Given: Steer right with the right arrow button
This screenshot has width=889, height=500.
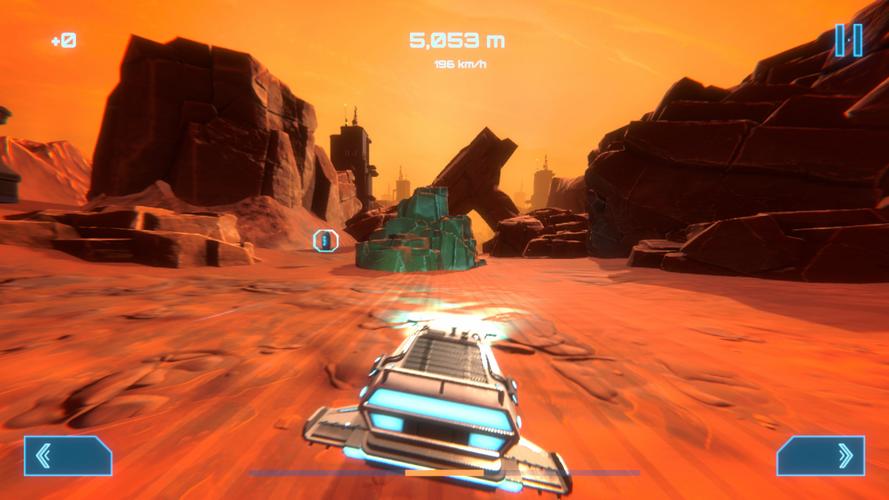Looking at the screenshot, I should tap(820, 456).
